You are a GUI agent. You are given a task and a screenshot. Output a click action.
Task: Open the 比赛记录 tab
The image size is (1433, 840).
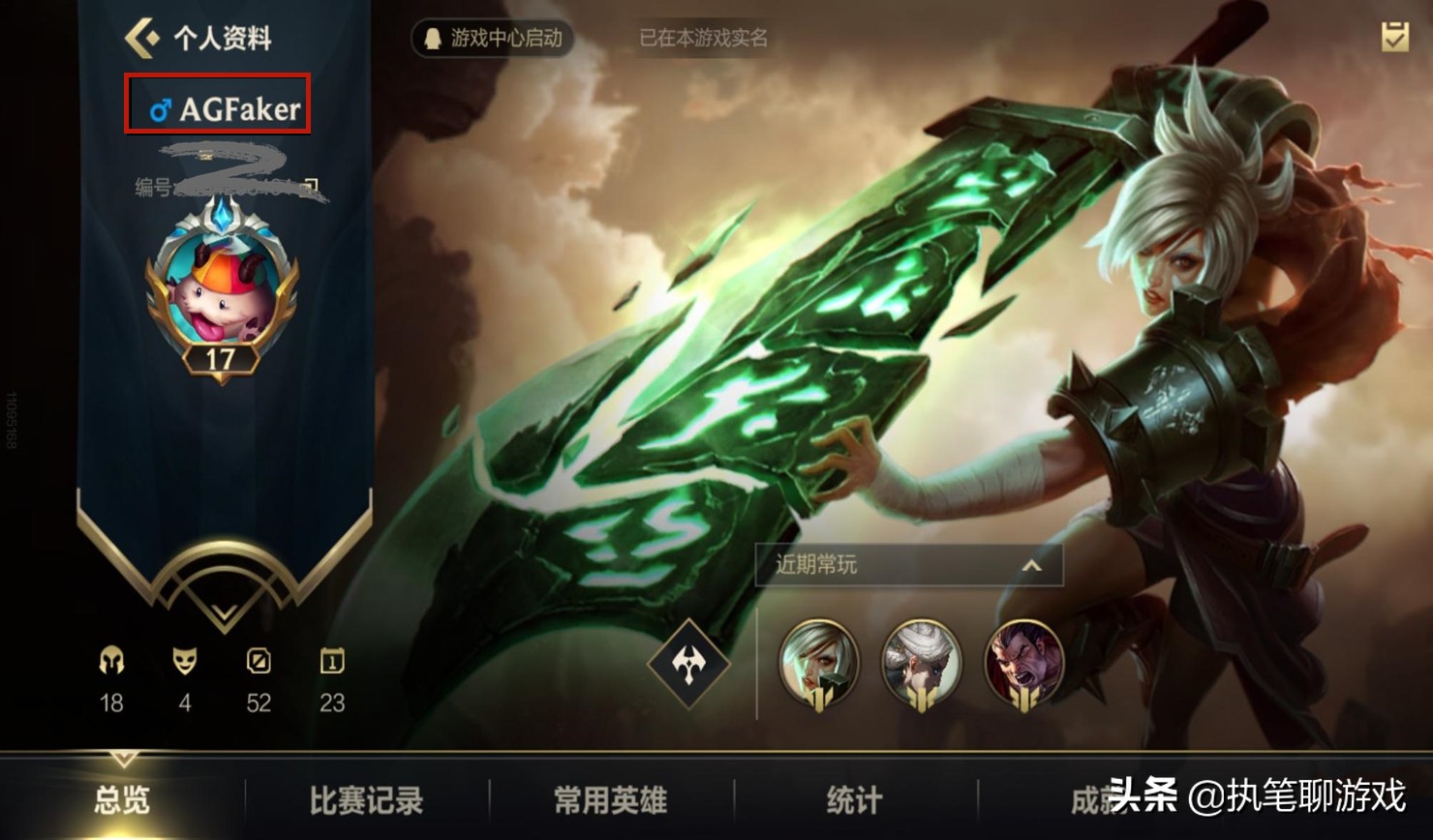pos(366,800)
